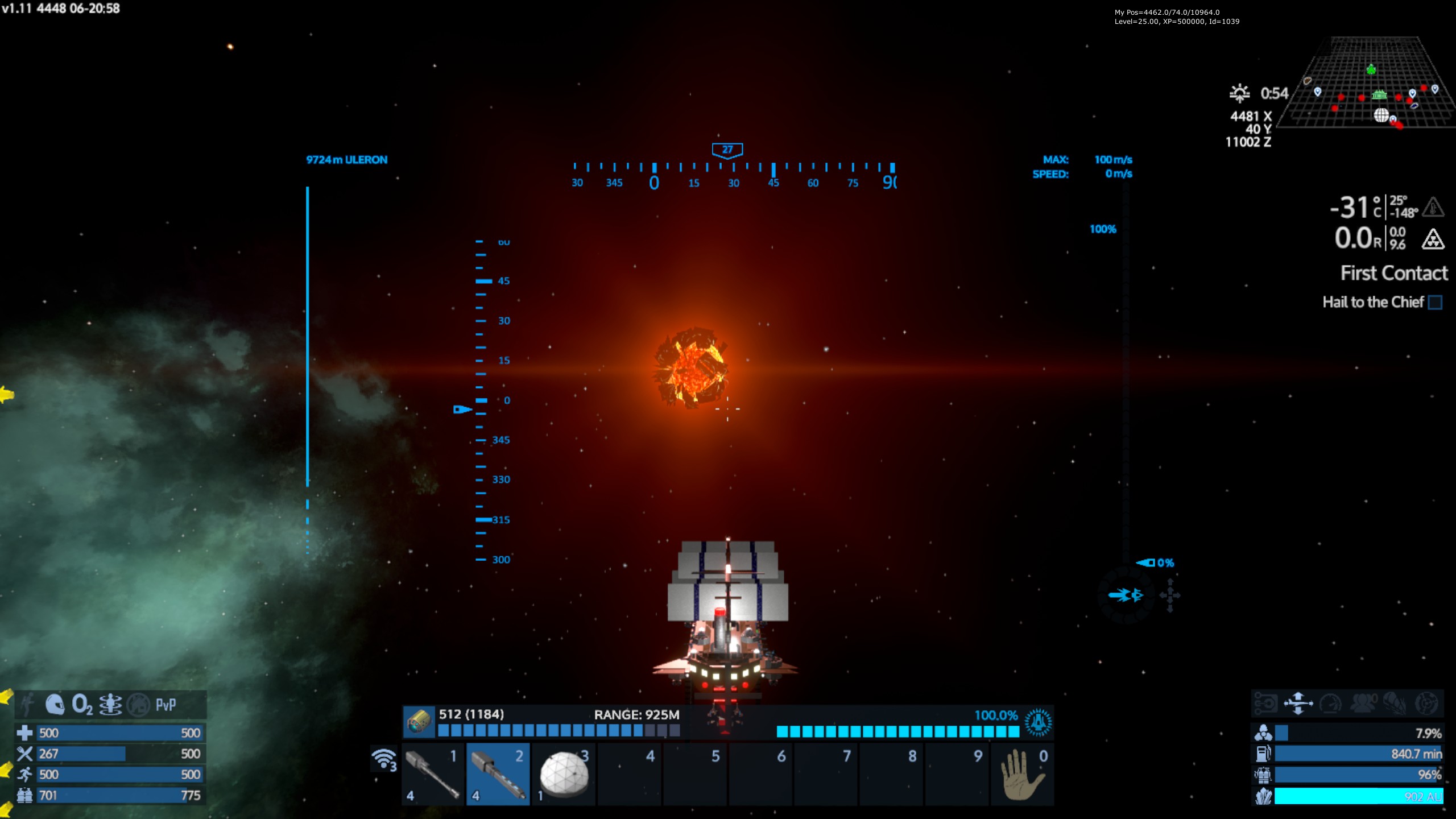Choose the white geodesic dome in slot 3
The height and width of the screenshot is (819, 1456).
(564, 774)
